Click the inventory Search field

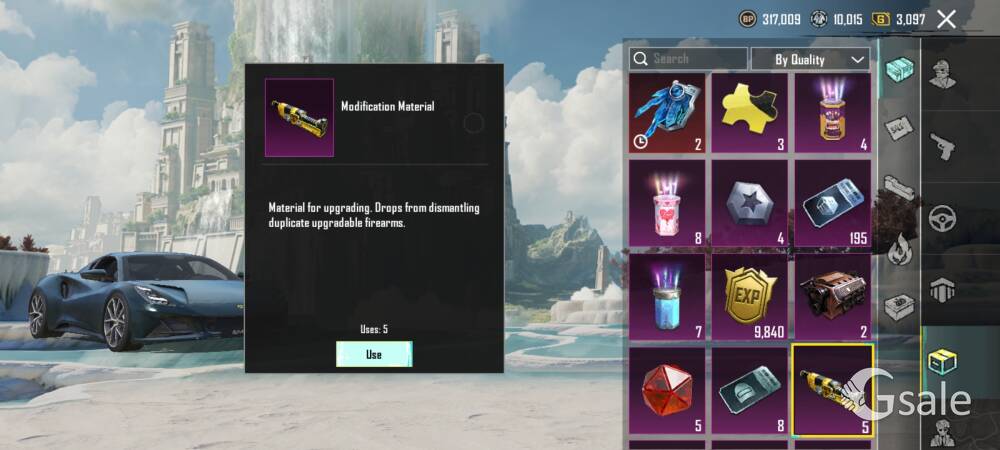pos(689,59)
